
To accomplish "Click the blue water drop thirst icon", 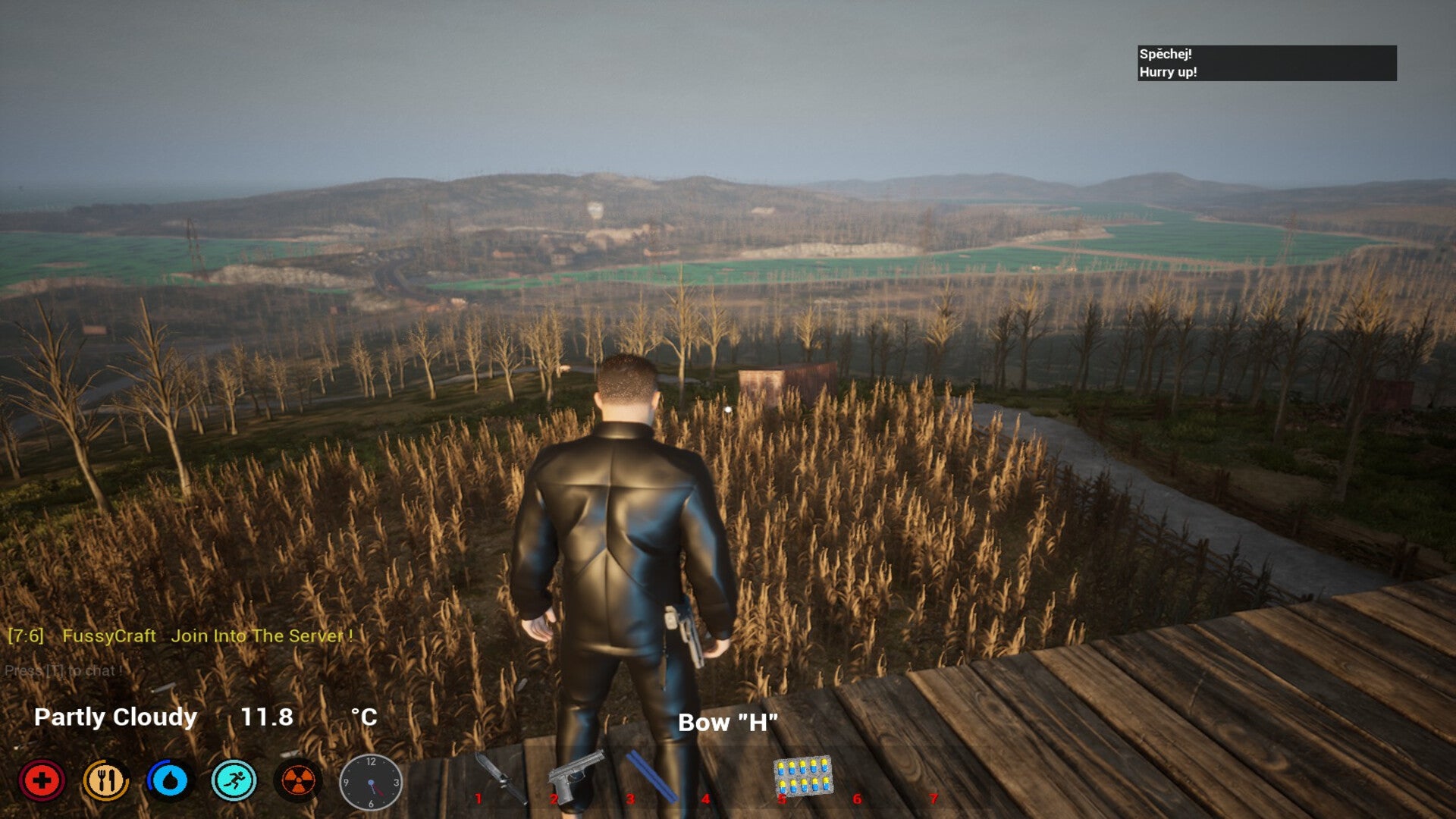I will coord(170,780).
